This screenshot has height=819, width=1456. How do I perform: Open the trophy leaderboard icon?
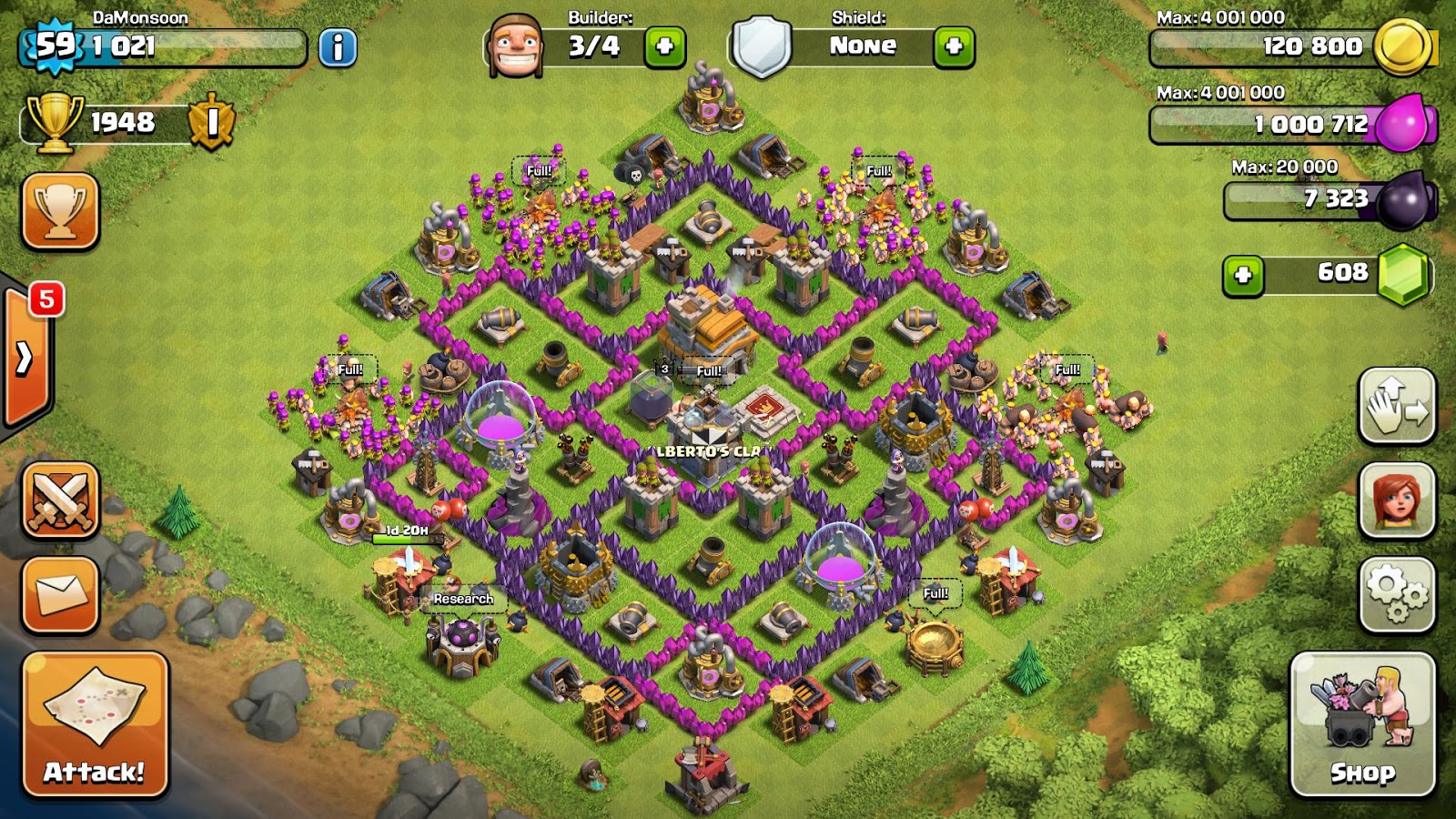(60, 211)
